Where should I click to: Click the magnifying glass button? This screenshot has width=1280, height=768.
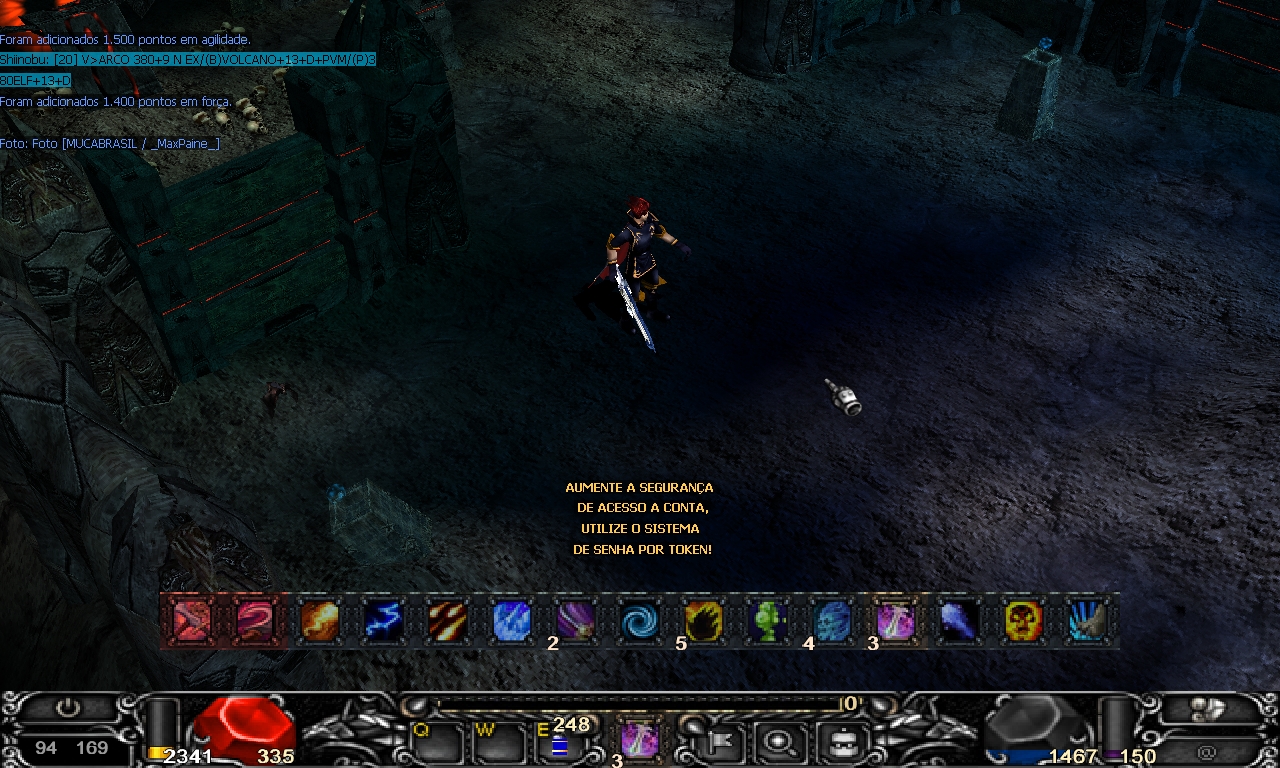pos(777,742)
